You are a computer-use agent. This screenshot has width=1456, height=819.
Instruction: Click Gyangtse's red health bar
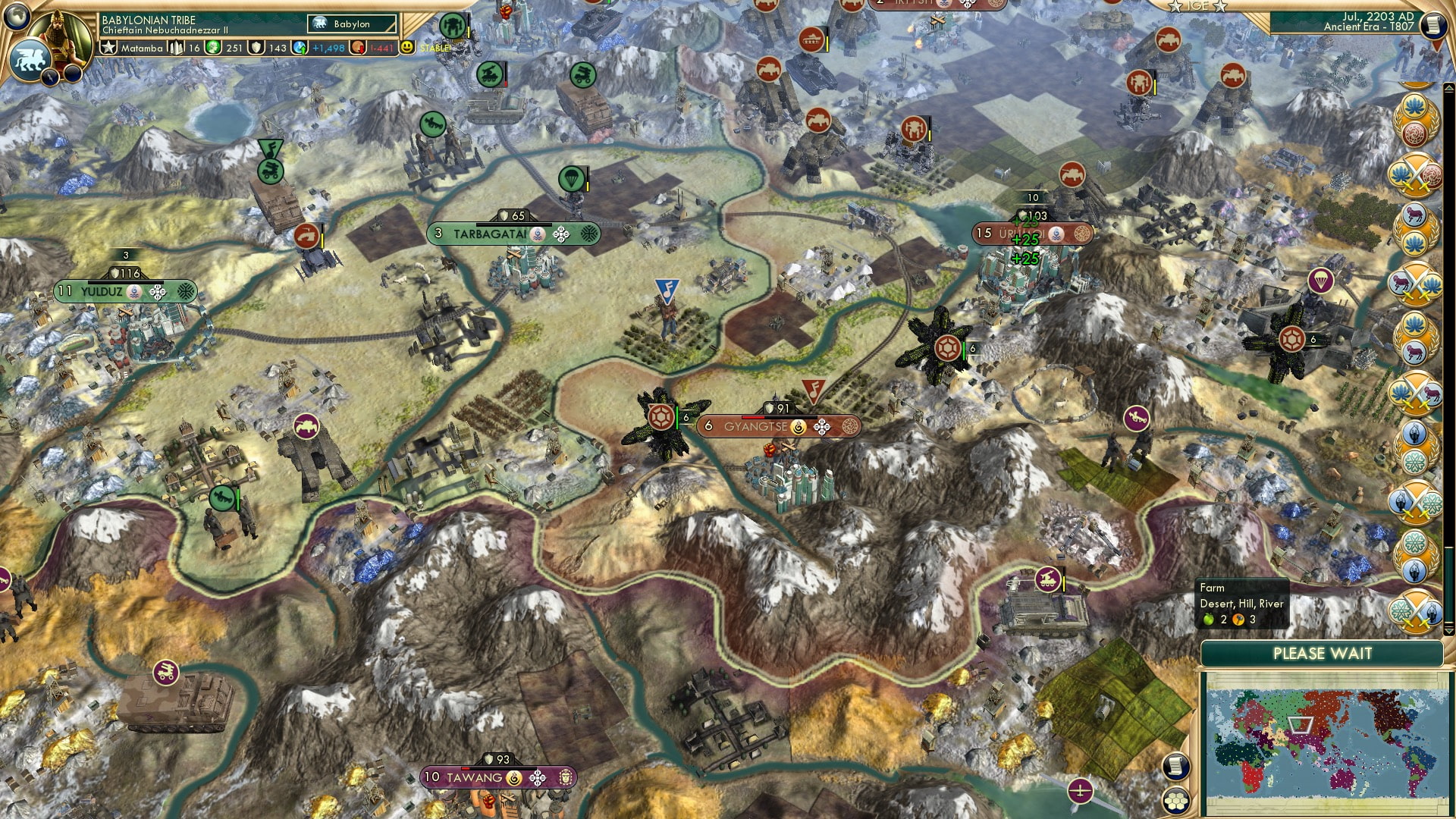(x=755, y=416)
